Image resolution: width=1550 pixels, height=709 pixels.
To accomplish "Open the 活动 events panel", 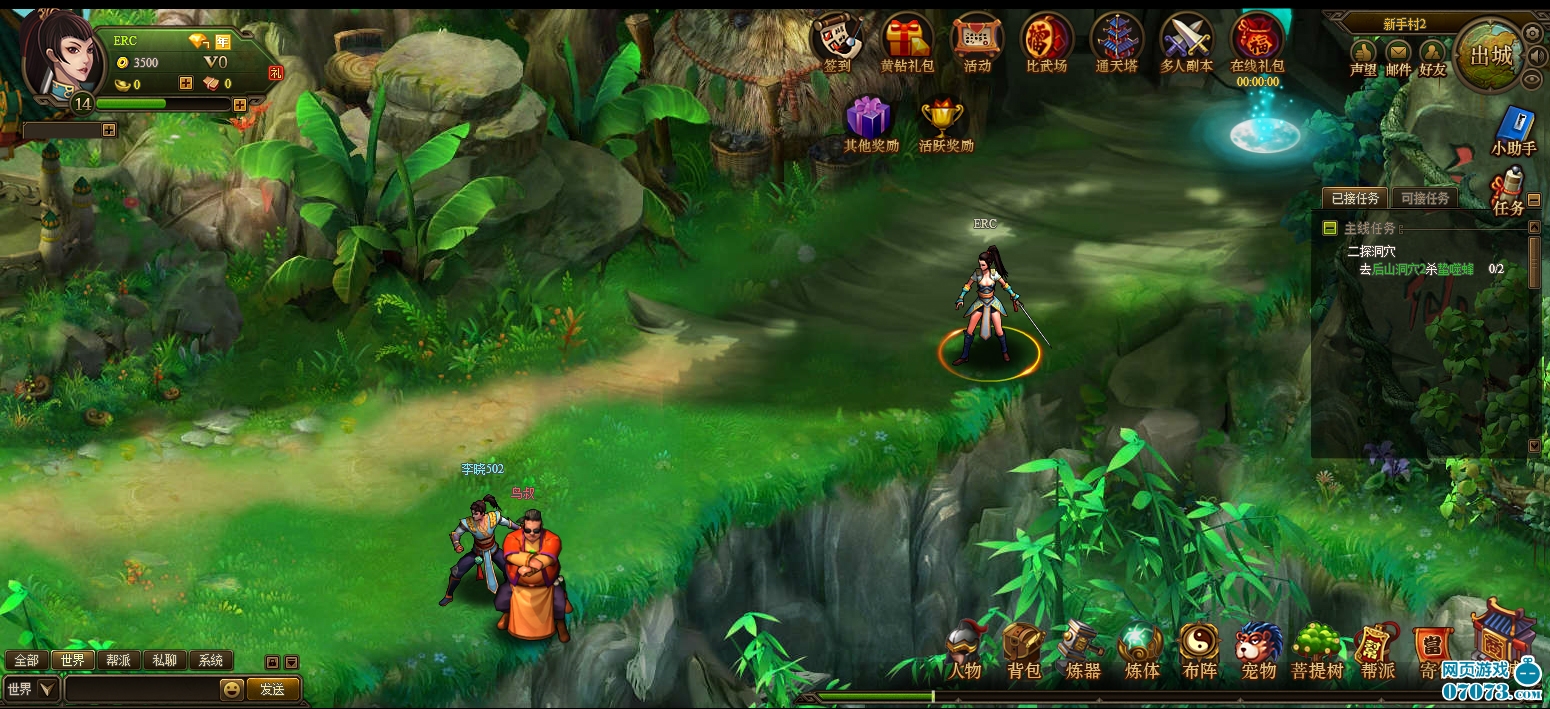I will 977,40.
